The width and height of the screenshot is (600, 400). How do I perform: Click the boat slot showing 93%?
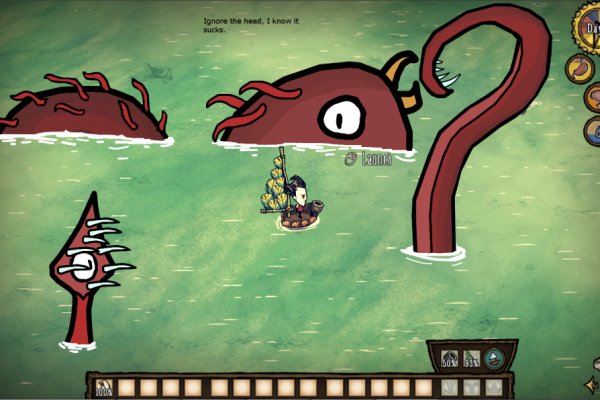471,360
